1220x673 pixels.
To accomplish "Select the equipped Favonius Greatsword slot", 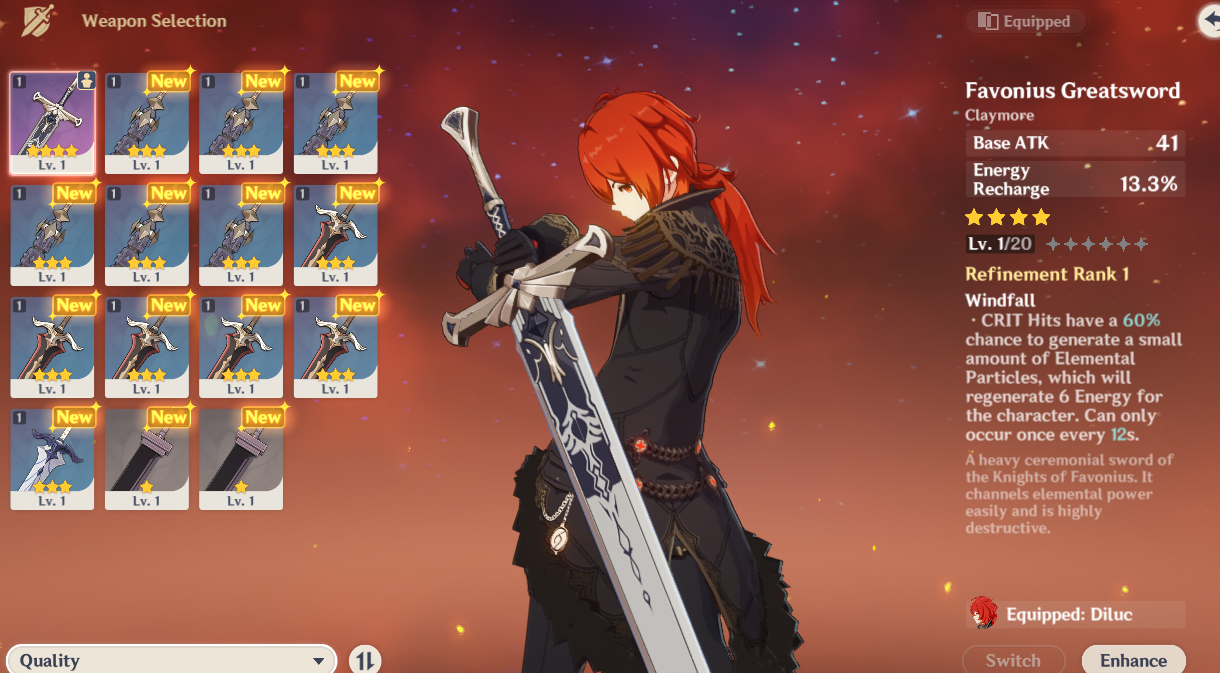I will click(52, 122).
